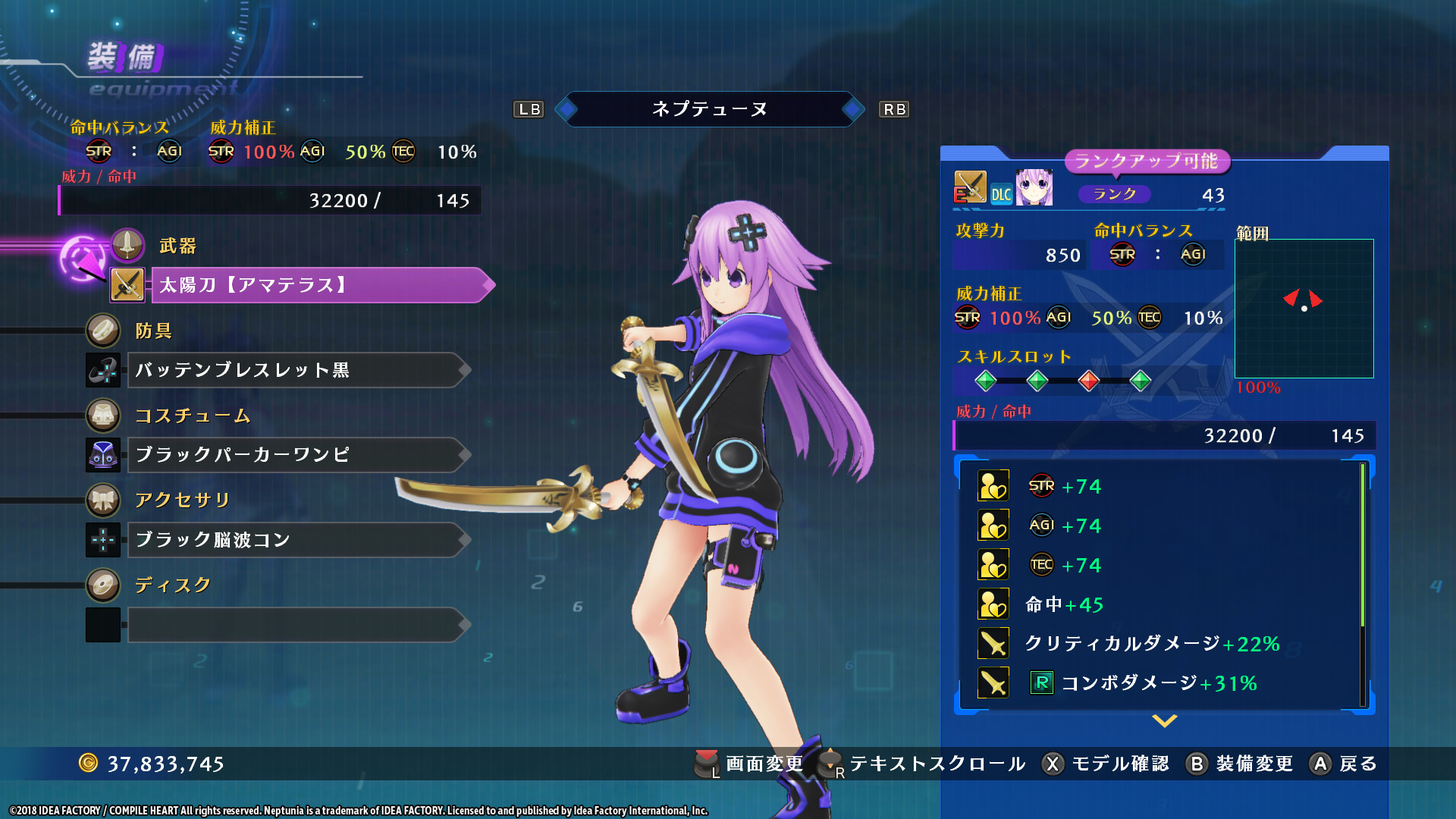Click the crossed-swords icon beside 太陽刀
This screenshot has width=1456, height=819.
[x=126, y=284]
